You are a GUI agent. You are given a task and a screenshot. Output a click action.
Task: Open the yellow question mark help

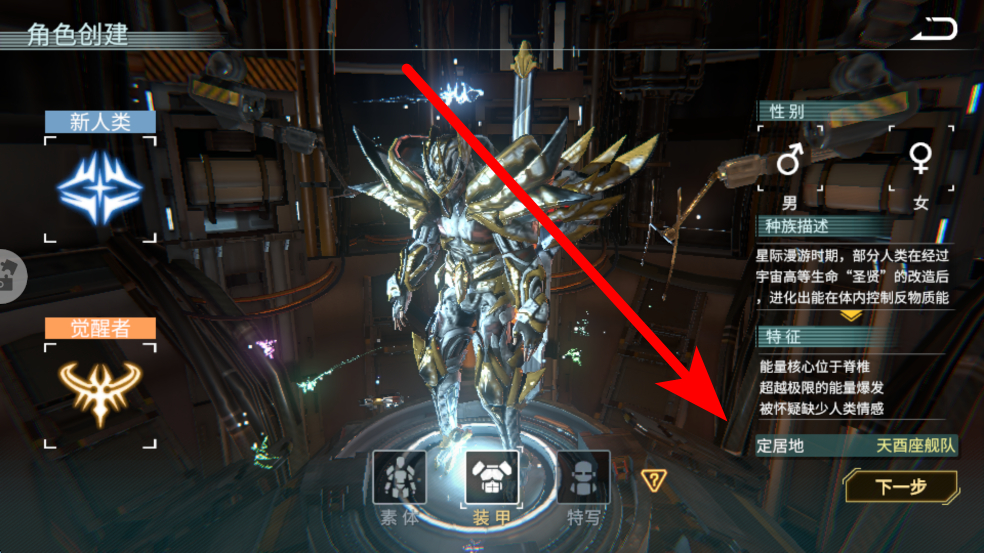click(x=654, y=480)
